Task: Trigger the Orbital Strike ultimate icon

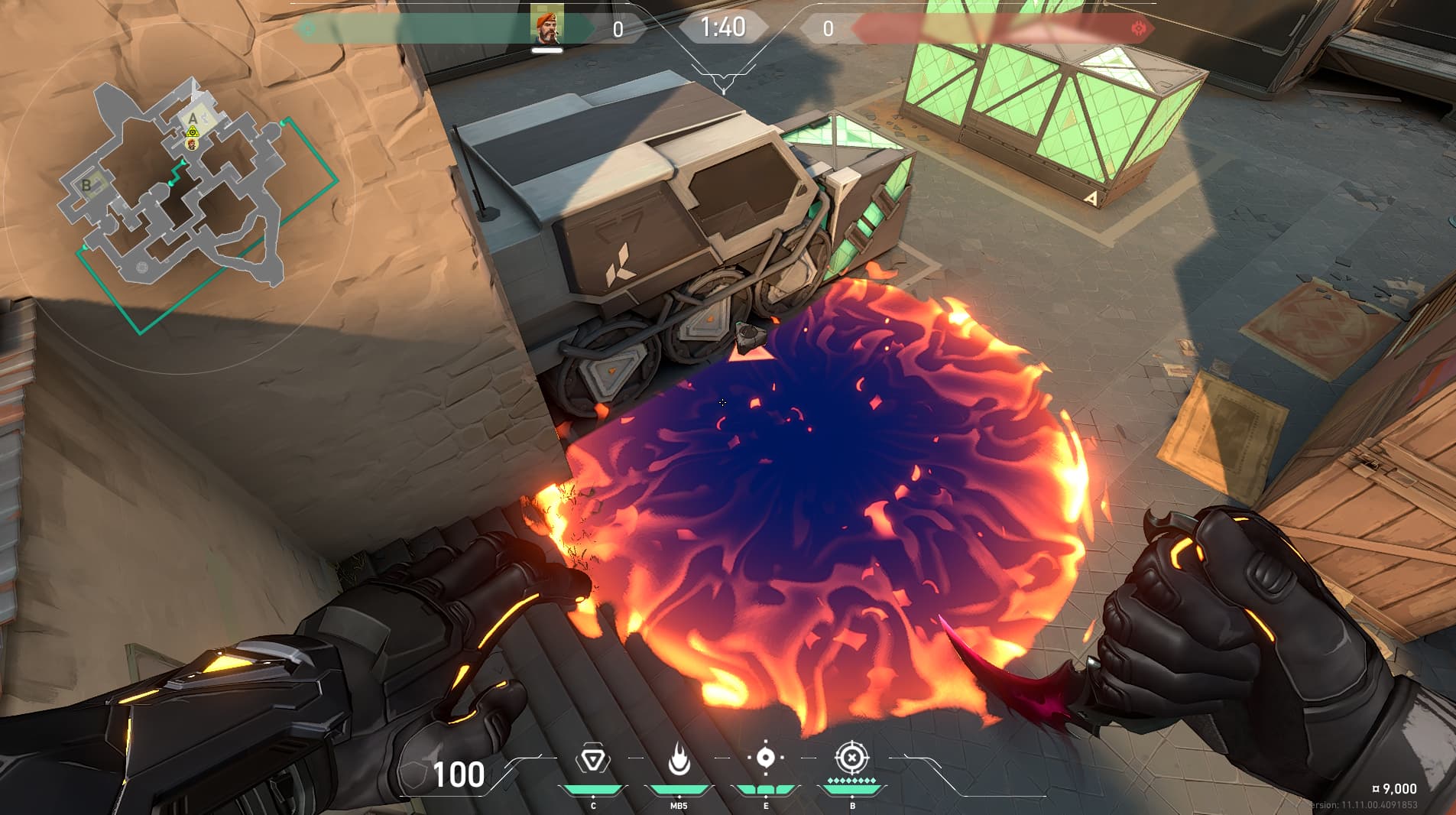Action: [x=851, y=758]
